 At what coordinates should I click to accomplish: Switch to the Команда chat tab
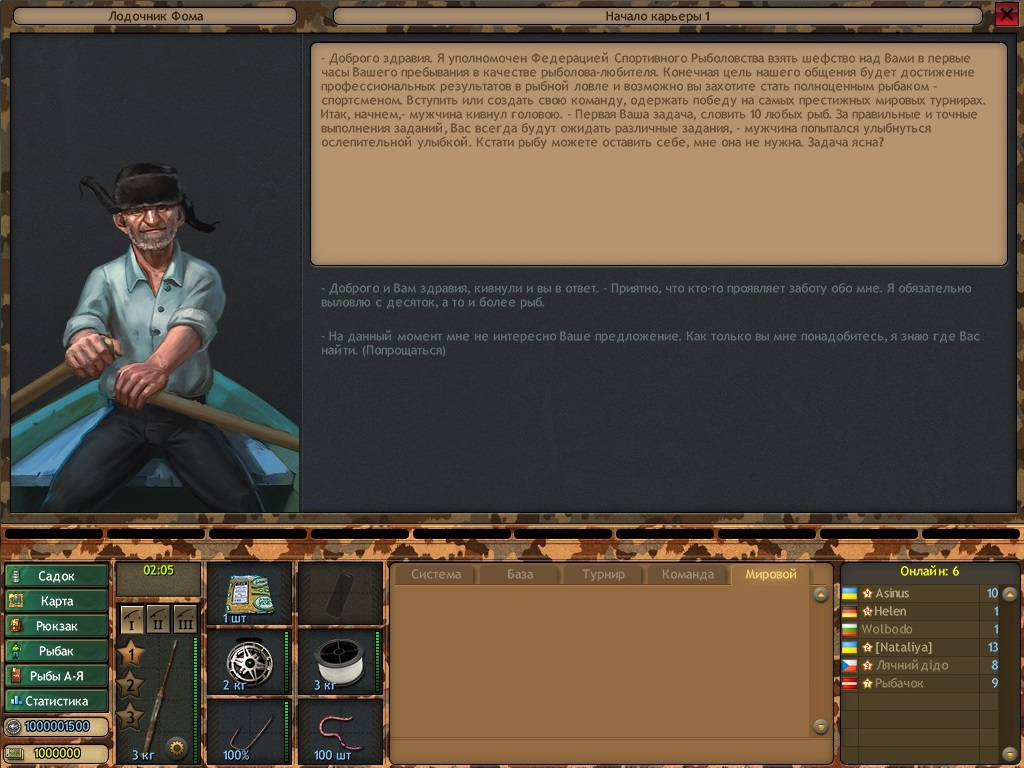(x=688, y=574)
